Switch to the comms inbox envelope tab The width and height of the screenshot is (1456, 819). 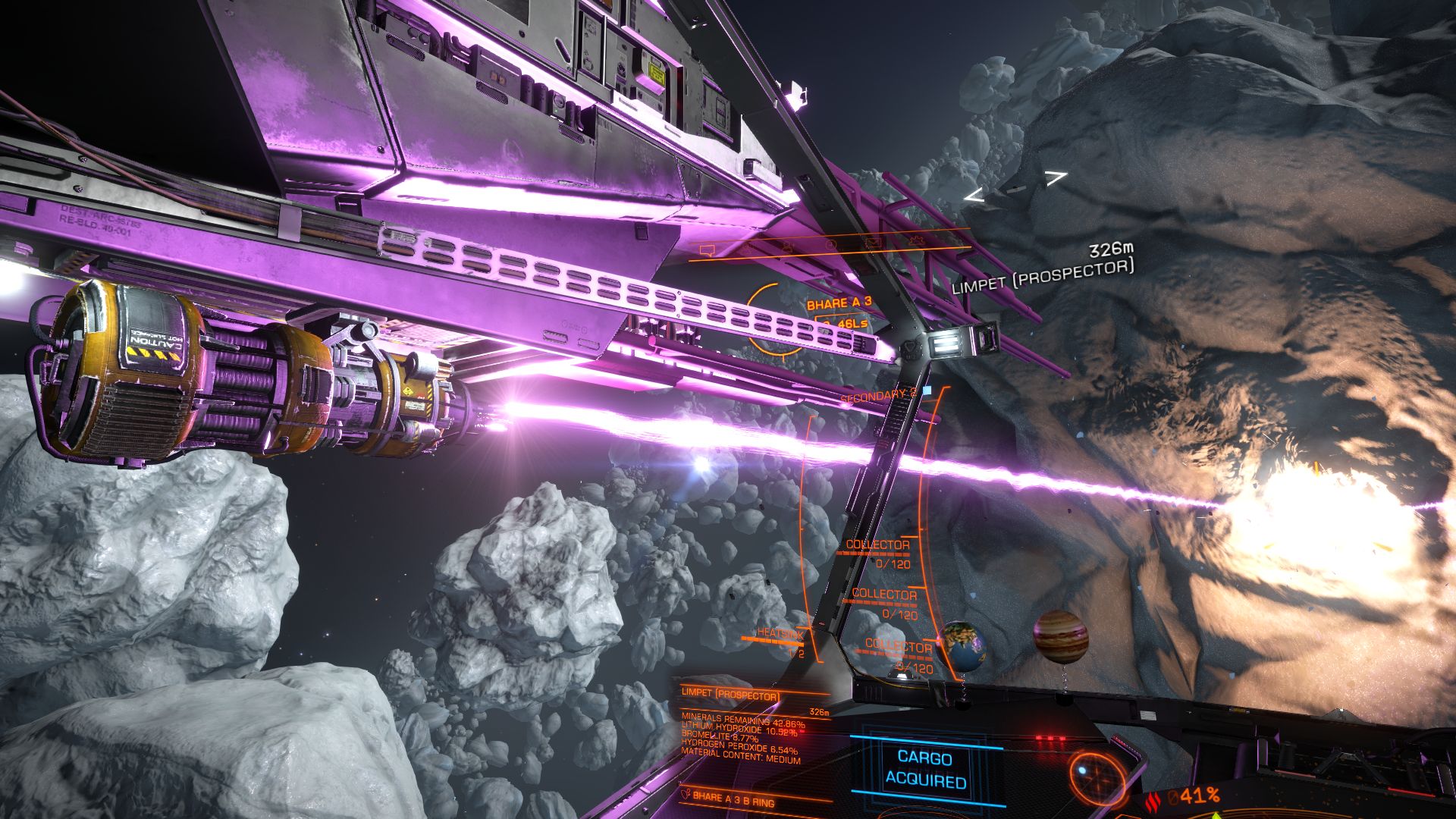pos(873,243)
